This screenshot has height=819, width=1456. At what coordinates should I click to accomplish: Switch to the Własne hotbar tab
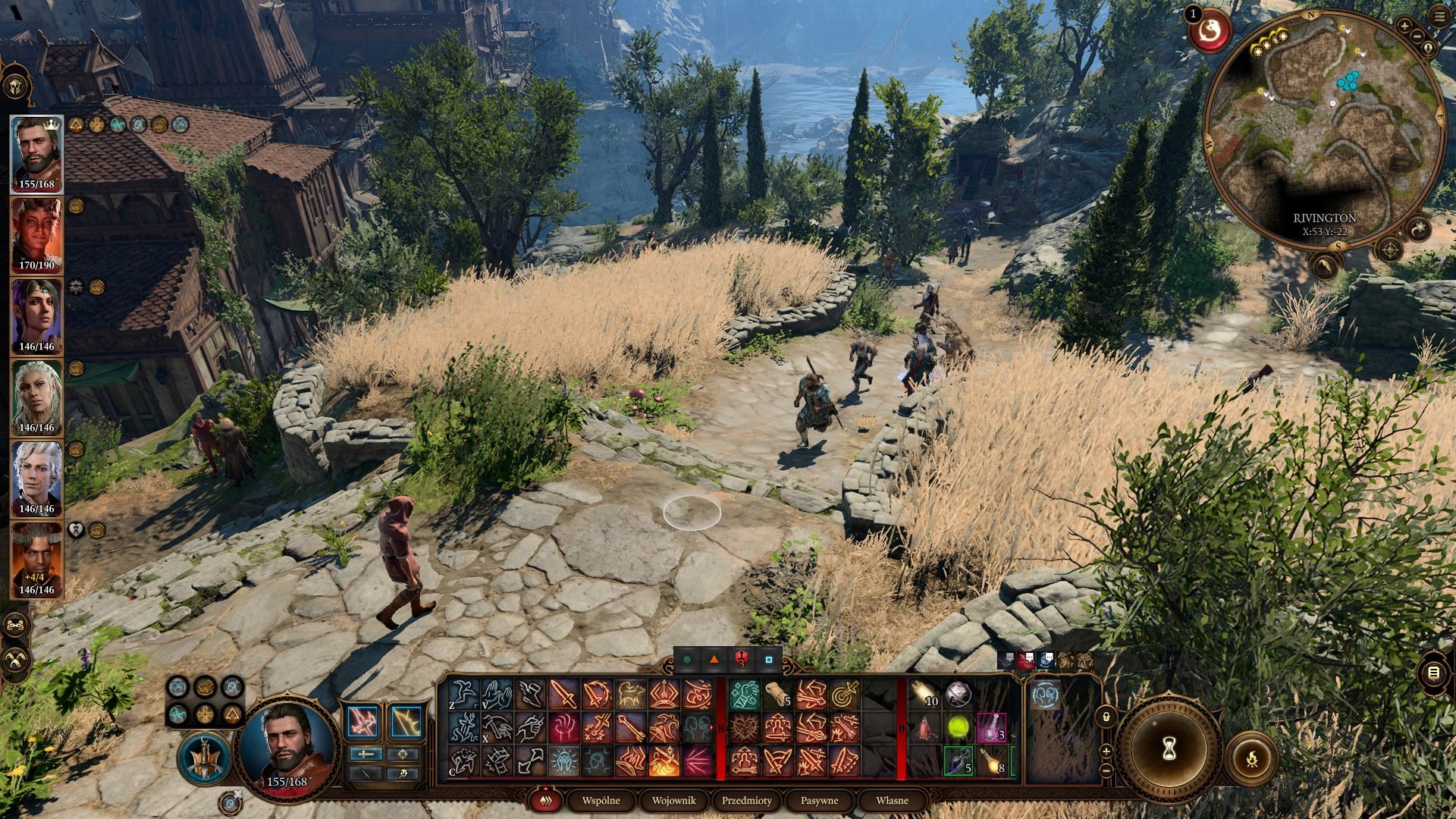coord(892,800)
